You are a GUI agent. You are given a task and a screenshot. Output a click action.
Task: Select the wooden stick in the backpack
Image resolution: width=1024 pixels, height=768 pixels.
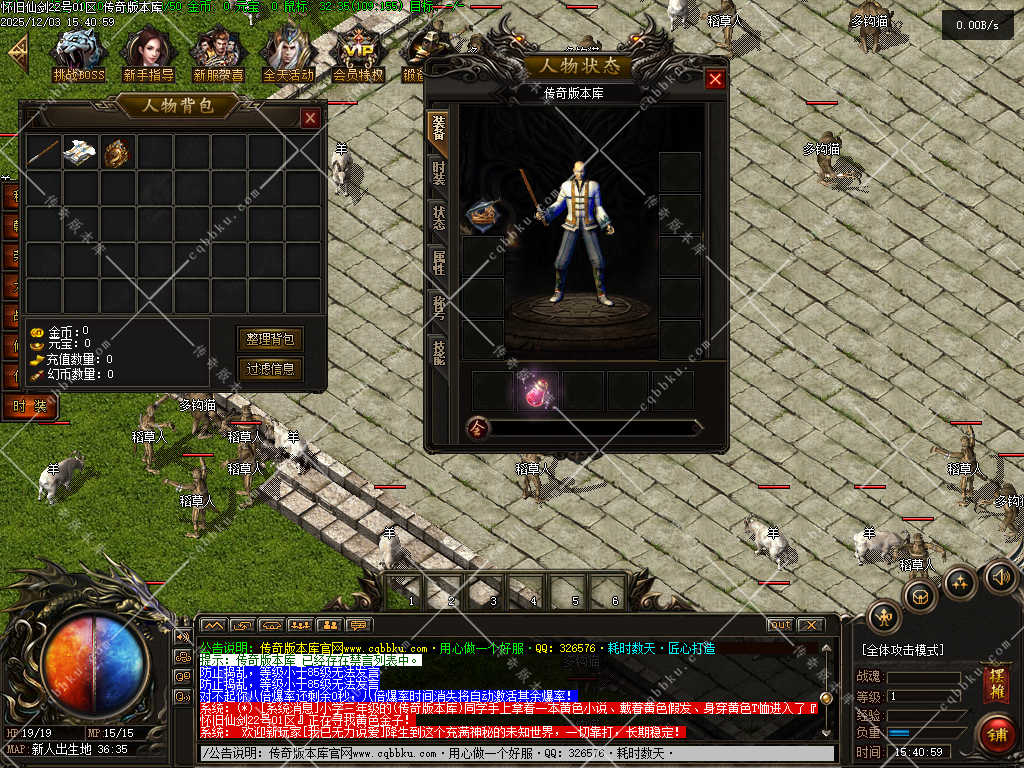43,152
